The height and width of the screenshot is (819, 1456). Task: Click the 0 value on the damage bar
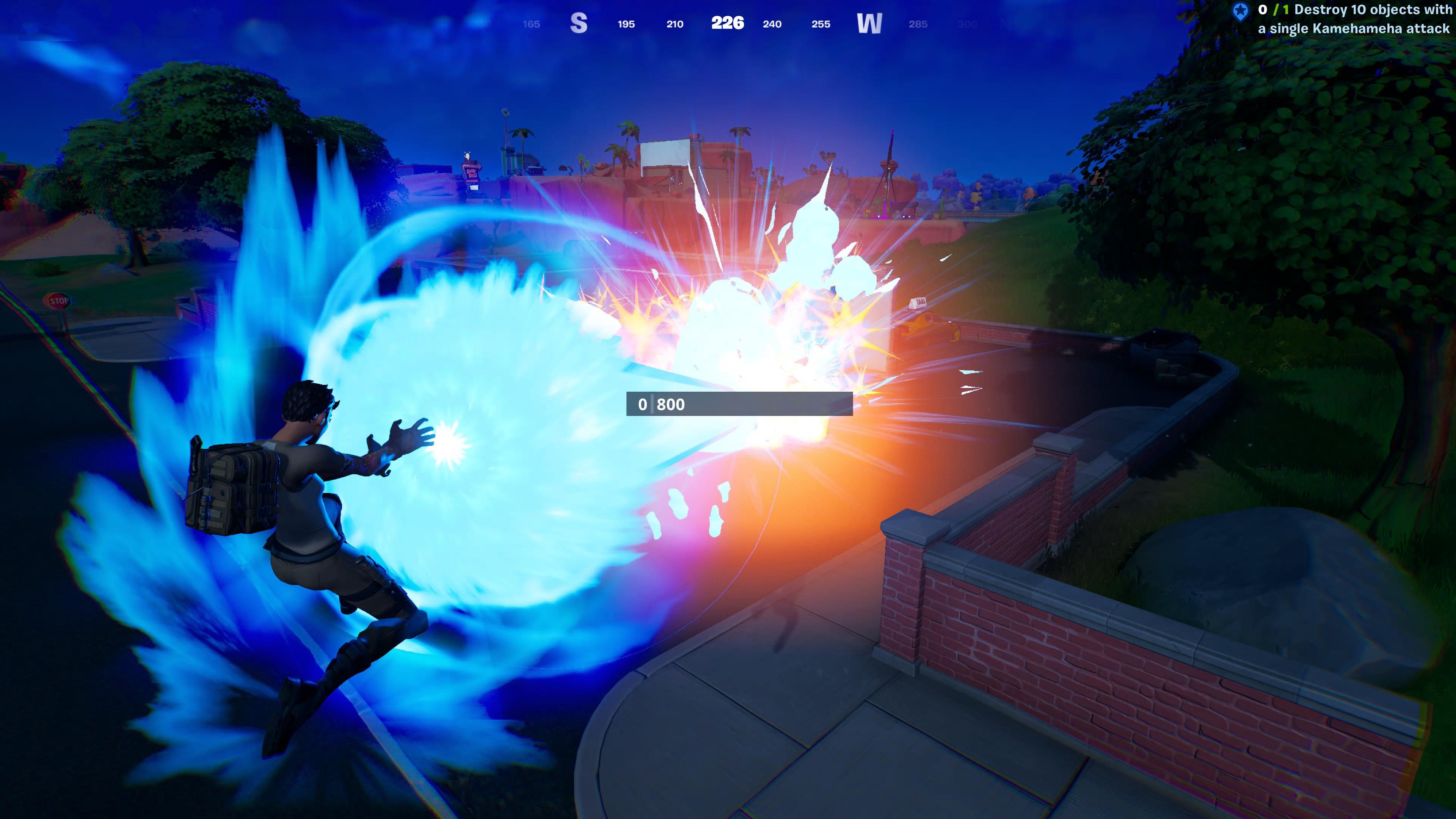(643, 405)
